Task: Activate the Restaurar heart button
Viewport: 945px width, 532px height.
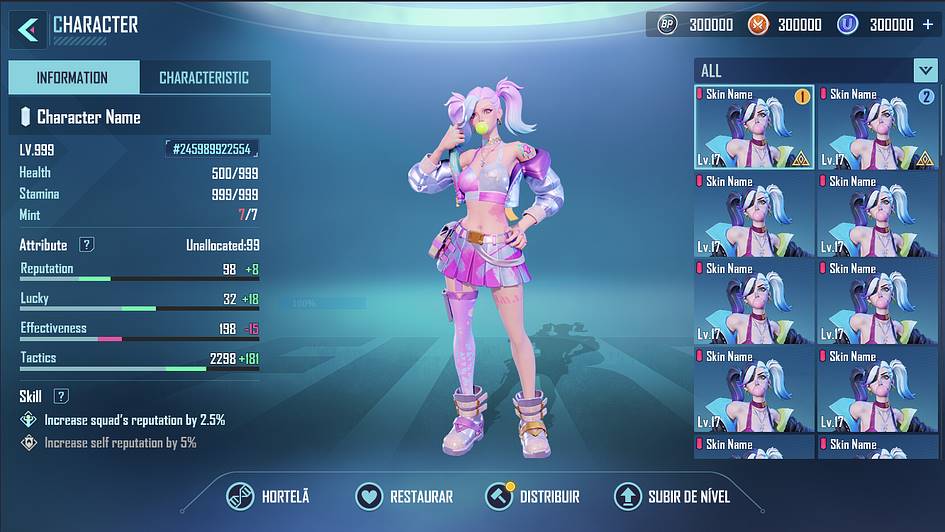Action: pyautogui.click(x=405, y=496)
